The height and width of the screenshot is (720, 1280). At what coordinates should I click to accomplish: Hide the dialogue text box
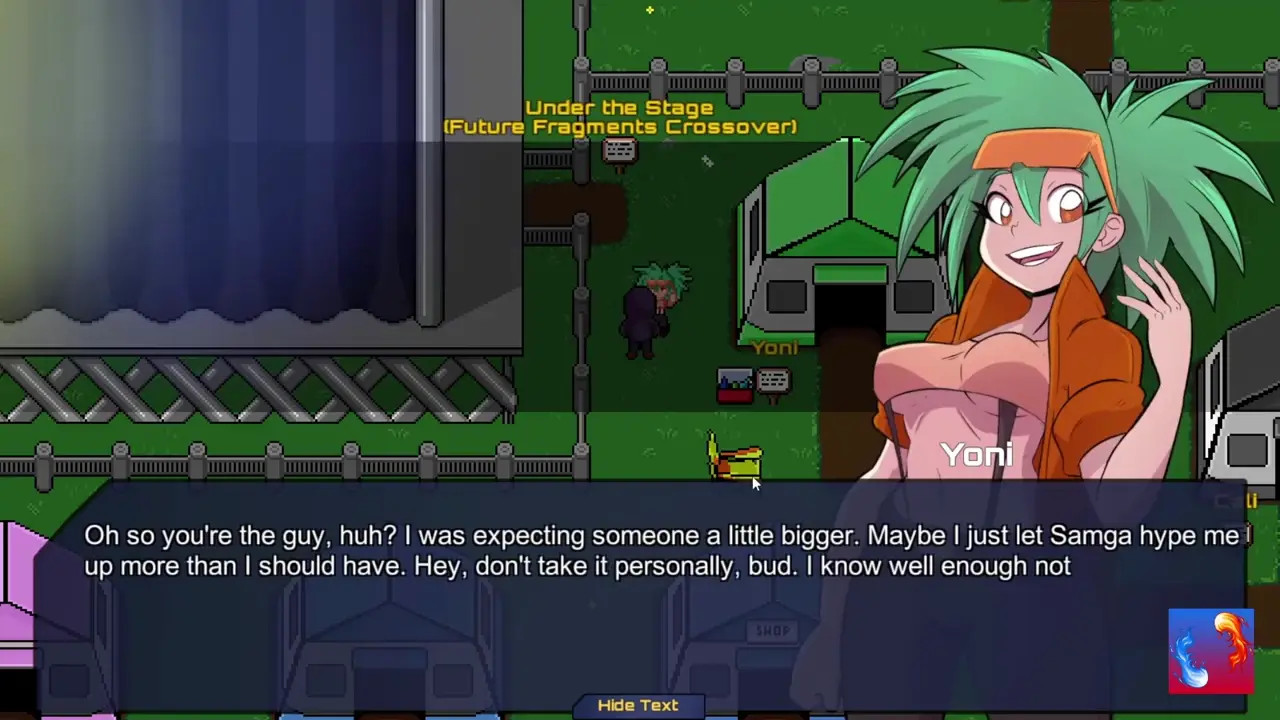638,706
